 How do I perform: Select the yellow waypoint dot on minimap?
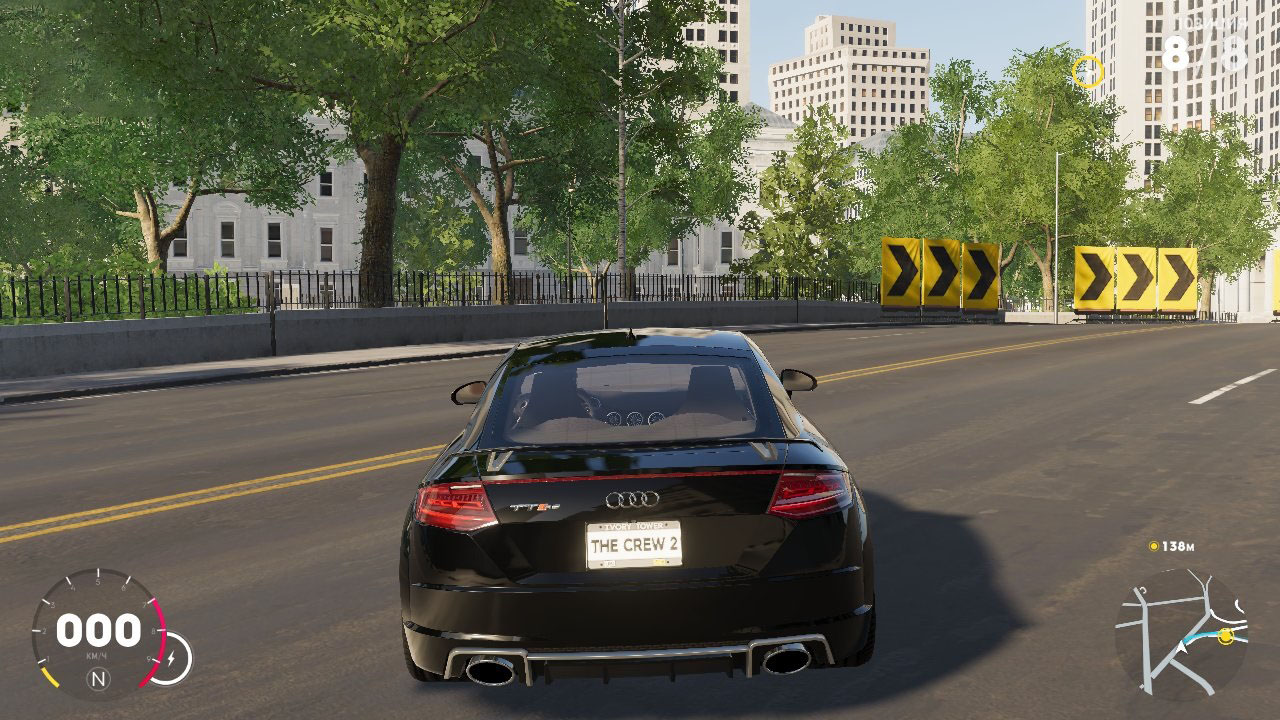pyautogui.click(x=1226, y=635)
